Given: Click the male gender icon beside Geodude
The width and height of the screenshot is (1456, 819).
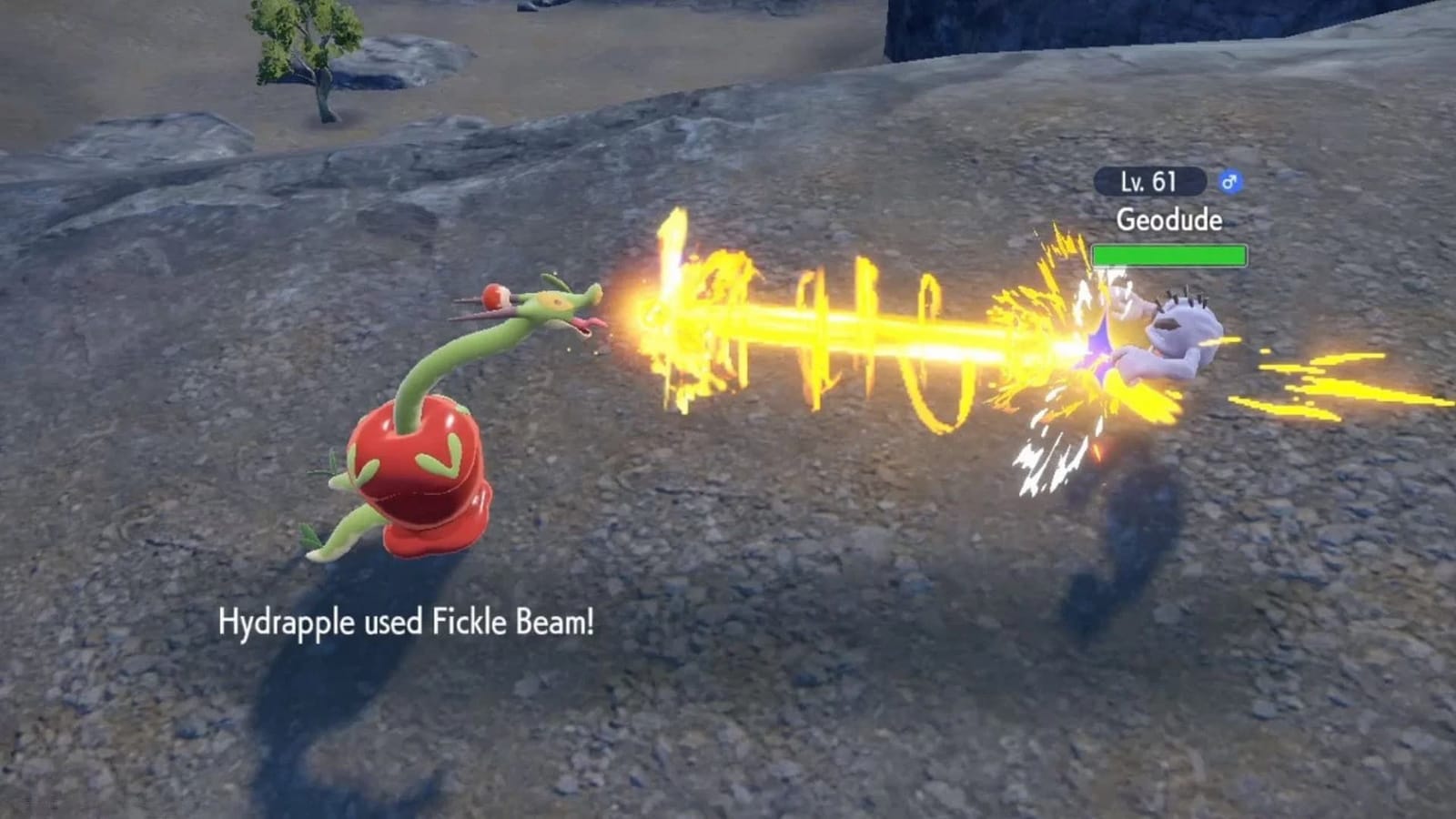Looking at the screenshot, I should point(1231,181).
